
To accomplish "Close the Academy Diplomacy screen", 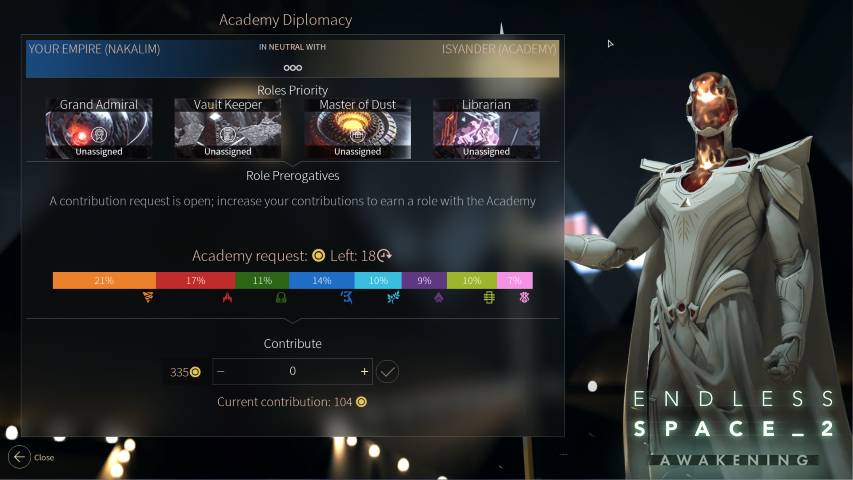I will click(x=20, y=457).
